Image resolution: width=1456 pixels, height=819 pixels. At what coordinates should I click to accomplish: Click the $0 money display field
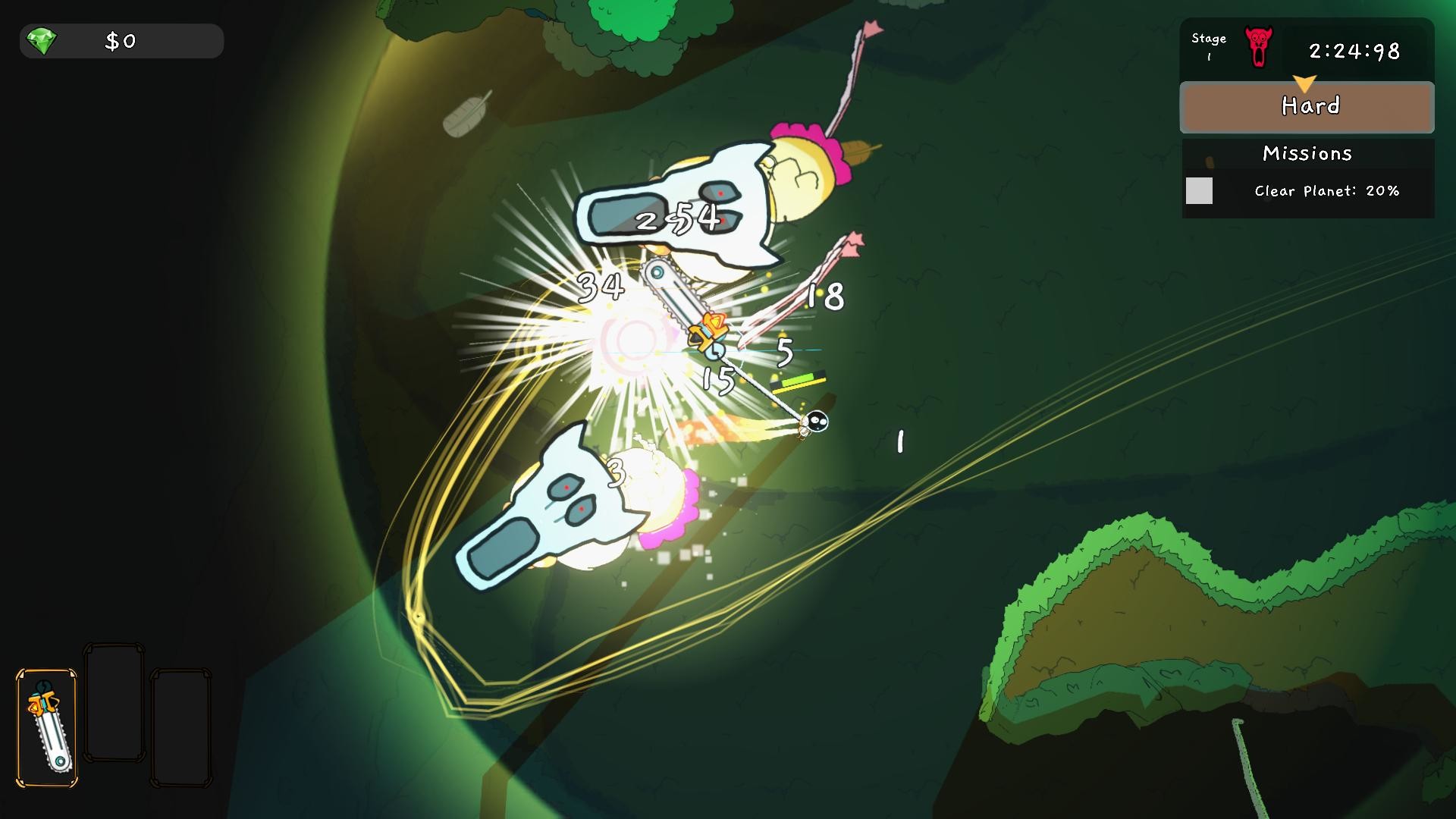120,42
